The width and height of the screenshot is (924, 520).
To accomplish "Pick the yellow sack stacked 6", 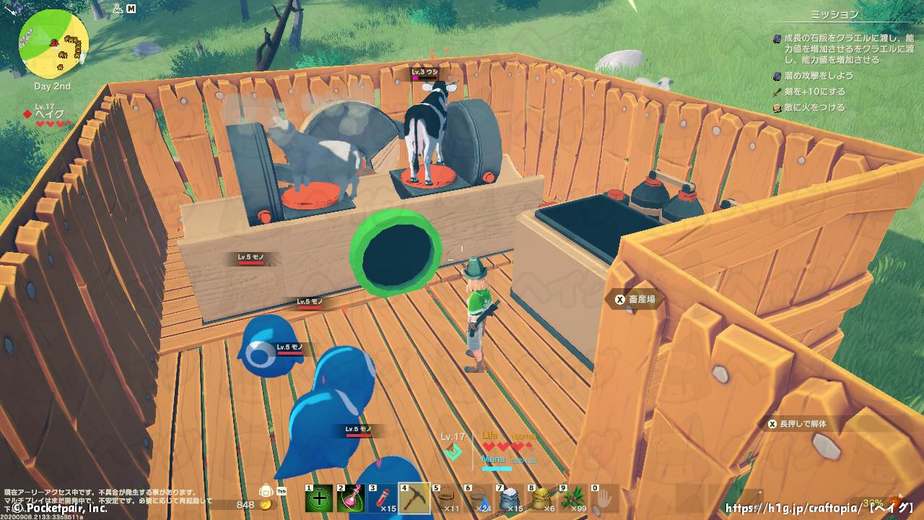I will coord(542,498).
